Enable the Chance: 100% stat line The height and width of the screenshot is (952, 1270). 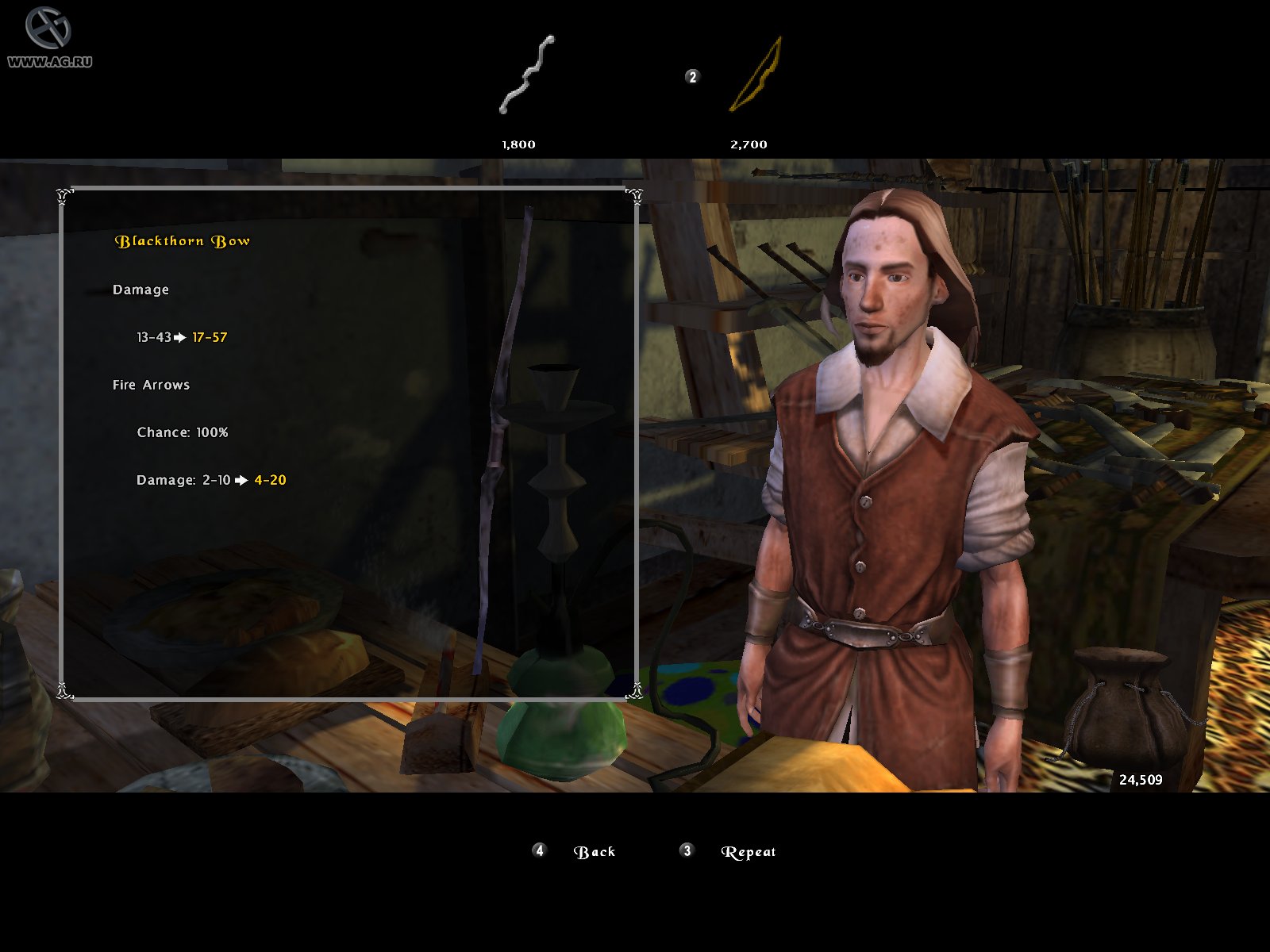[x=183, y=433]
